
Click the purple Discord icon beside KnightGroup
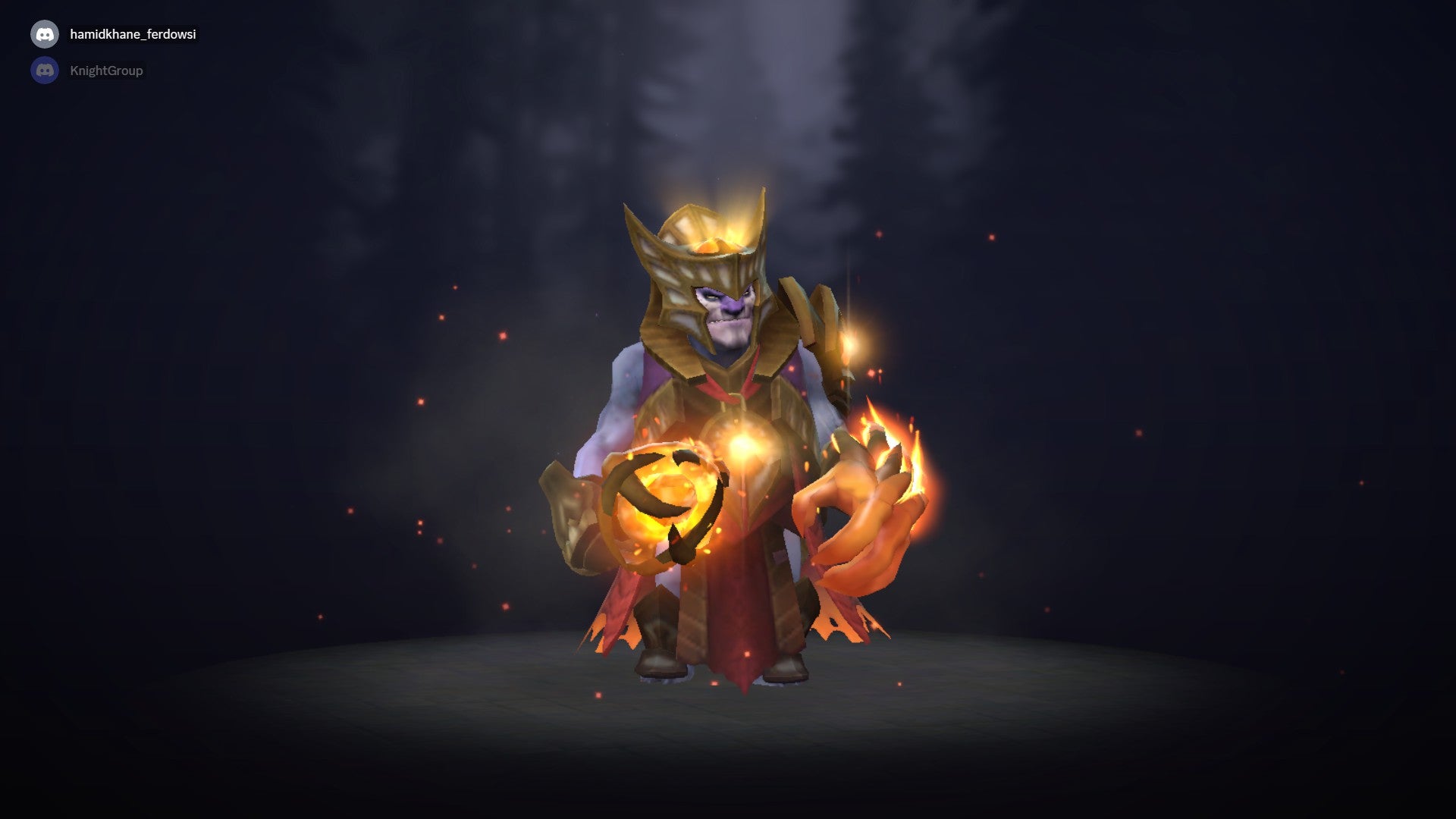pyautogui.click(x=45, y=70)
